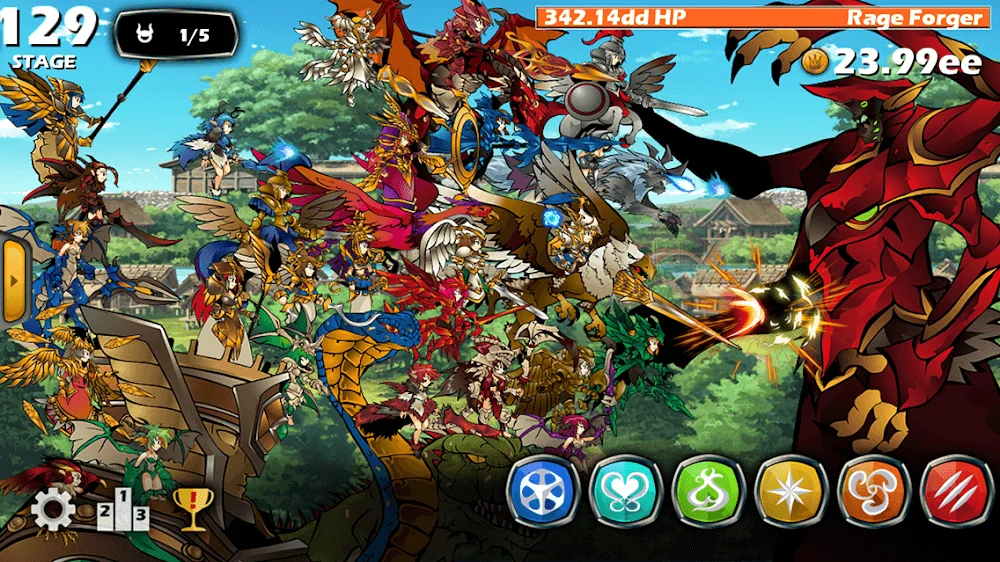Viewport: 1000px width, 562px height.
Task: Open the gear settings menu
Action: click(53, 511)
